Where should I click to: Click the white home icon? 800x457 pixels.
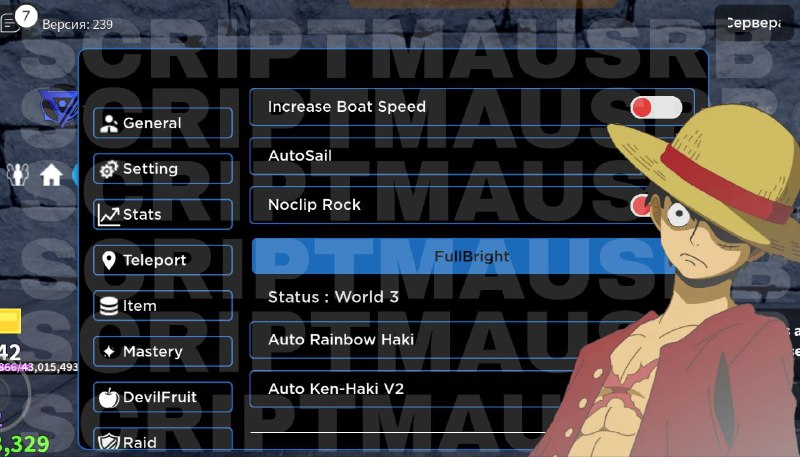[x=51, y=176]
